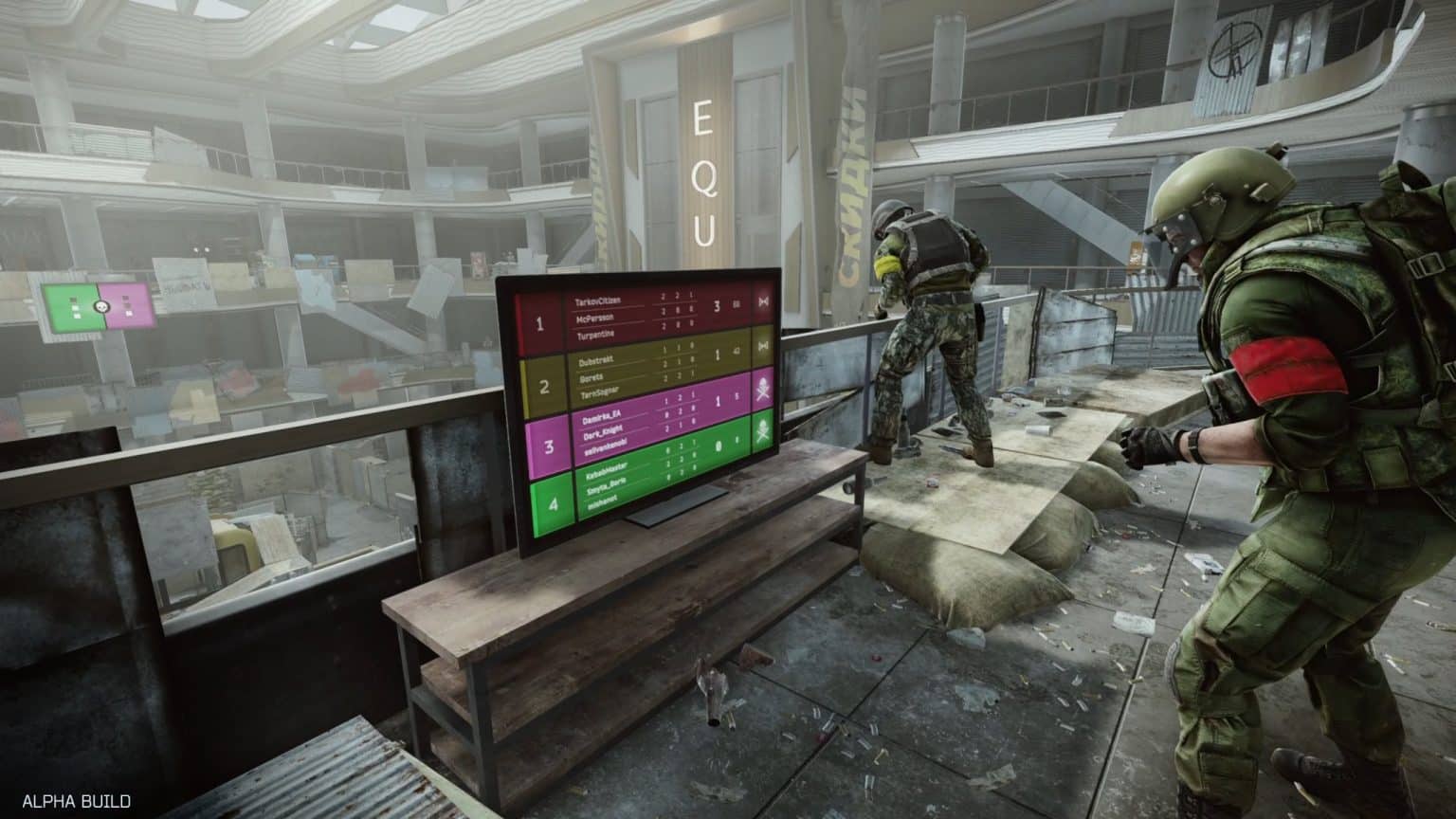Click the match icon beside Dubstreet's team score
Image resolution: width=1456 pixels, height=819 pixels.
coord(763,347)
